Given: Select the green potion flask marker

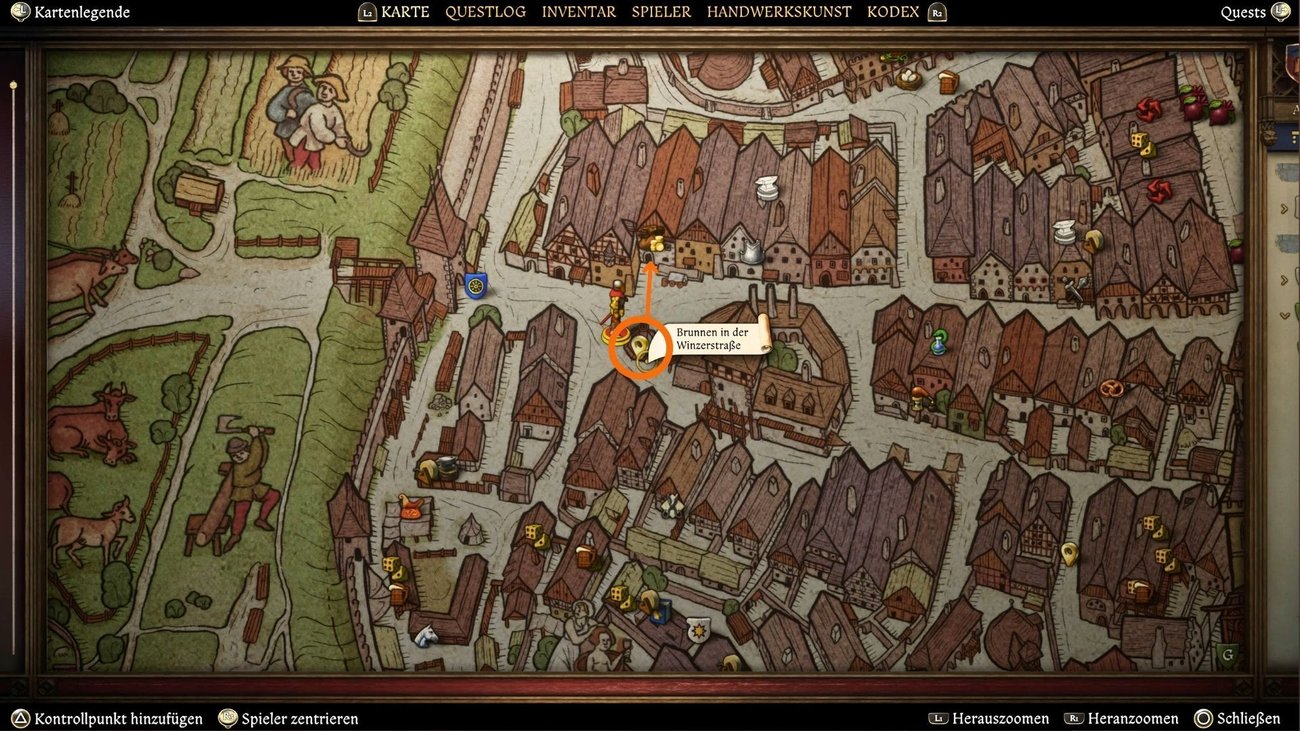Looking at the screenshot, I should coord(939,342).
